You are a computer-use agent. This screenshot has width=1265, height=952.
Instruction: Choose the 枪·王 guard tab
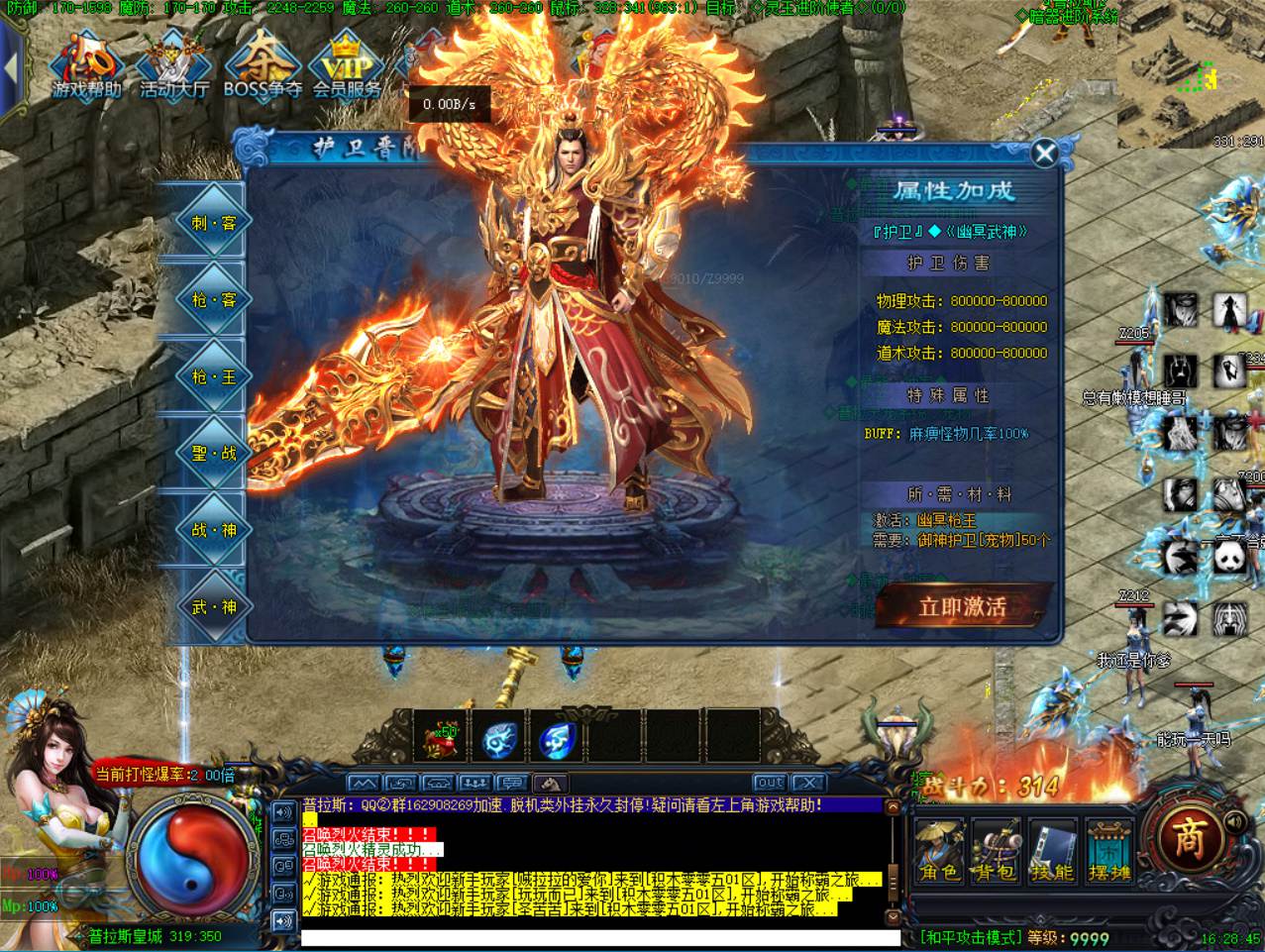coord(213,376)
